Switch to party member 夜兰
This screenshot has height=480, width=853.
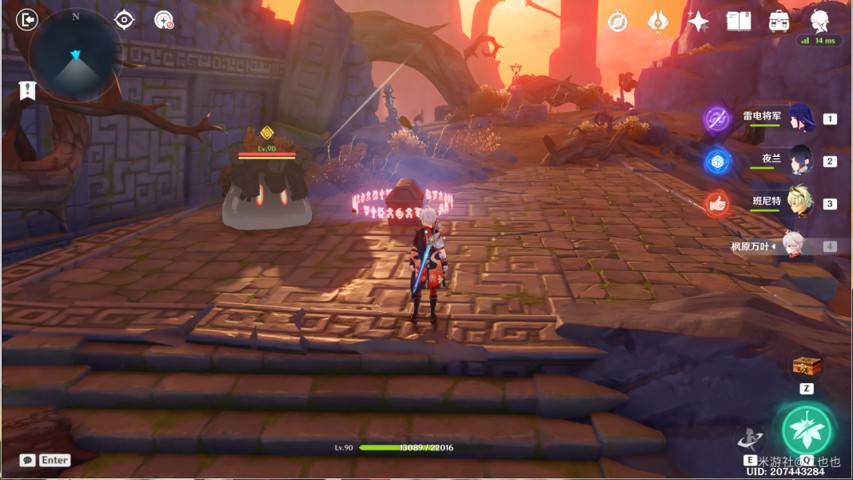coord(801,160)
